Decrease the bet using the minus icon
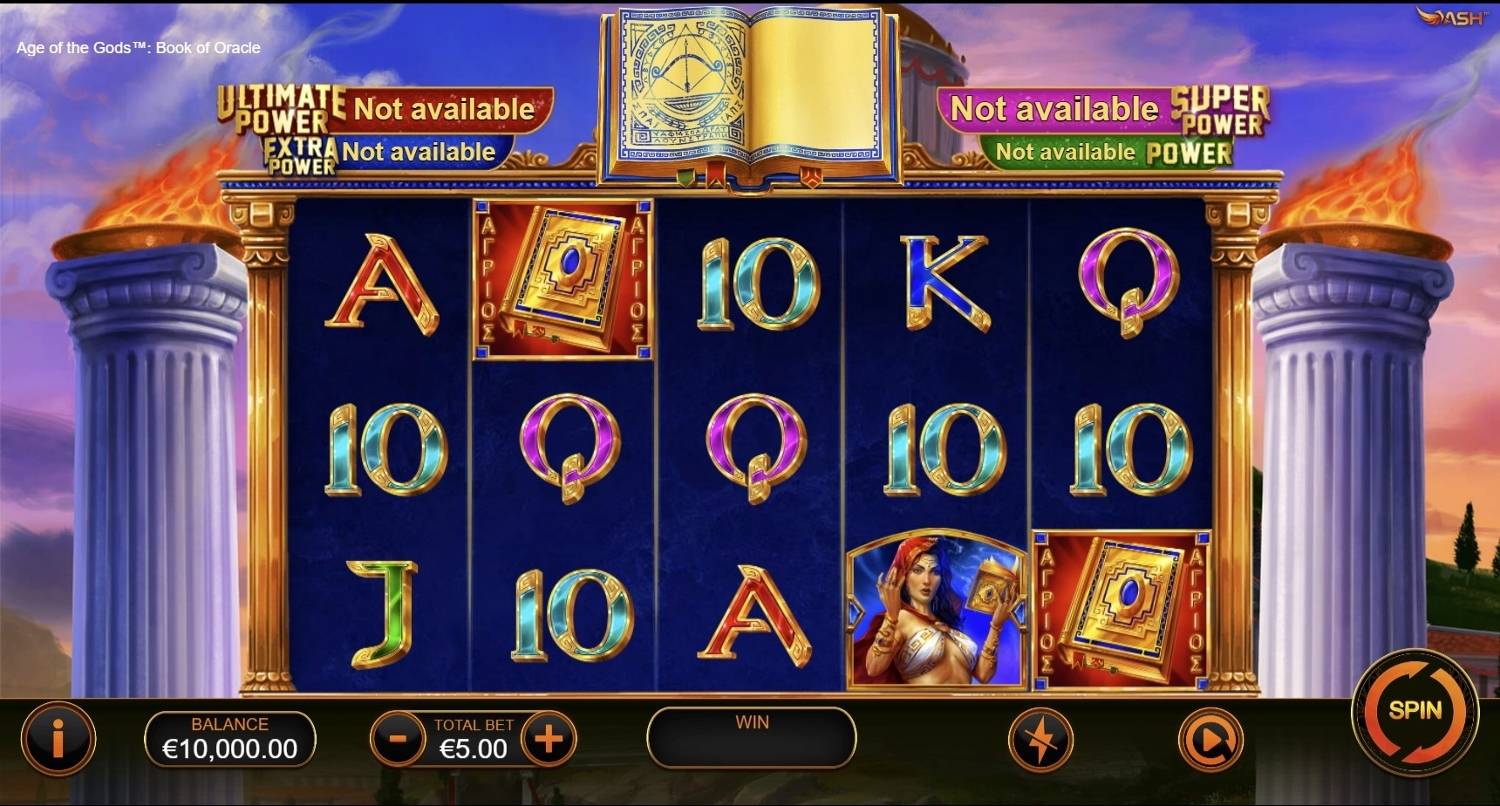1500x806 pixels. click(x=398, y=740)
